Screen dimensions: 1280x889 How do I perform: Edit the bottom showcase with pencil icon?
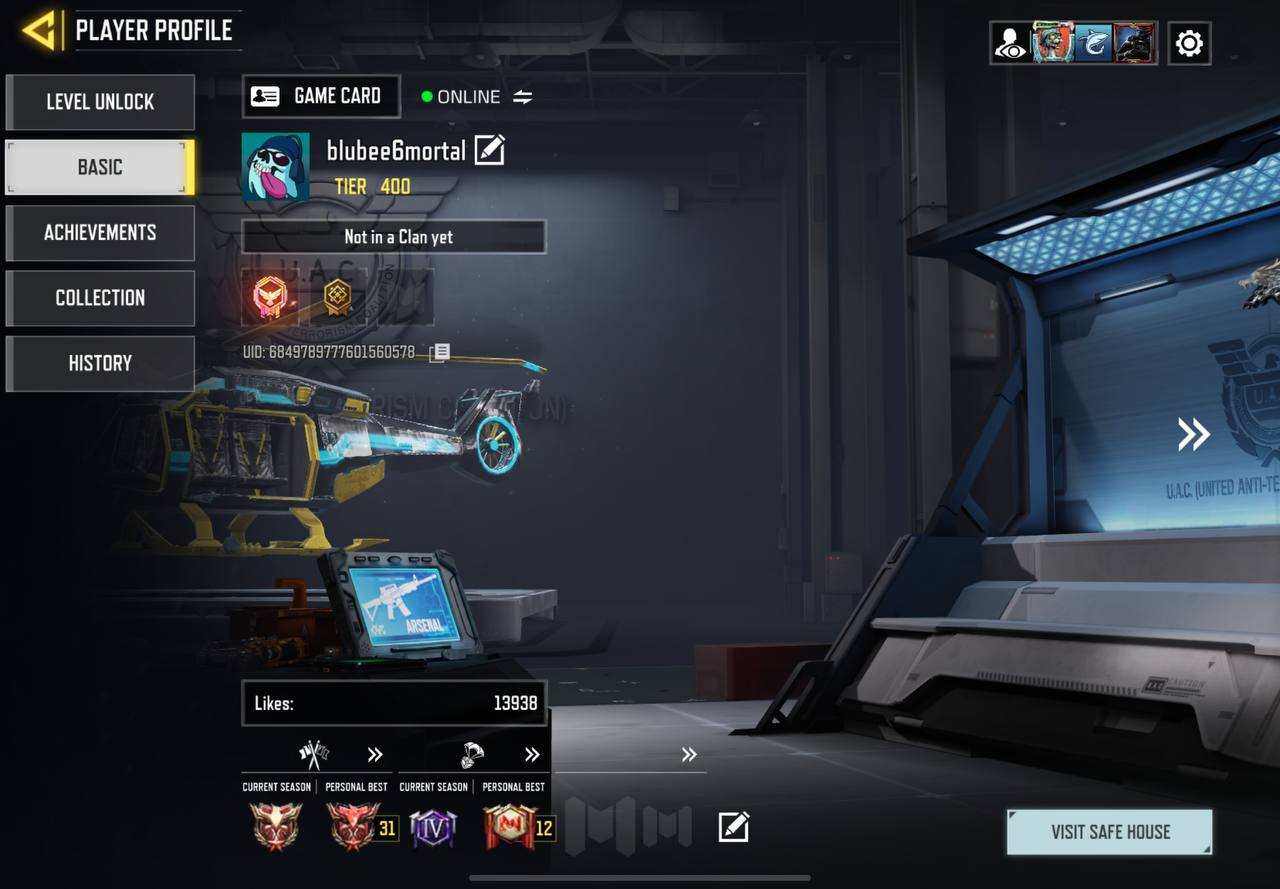(x=733, y=827)
